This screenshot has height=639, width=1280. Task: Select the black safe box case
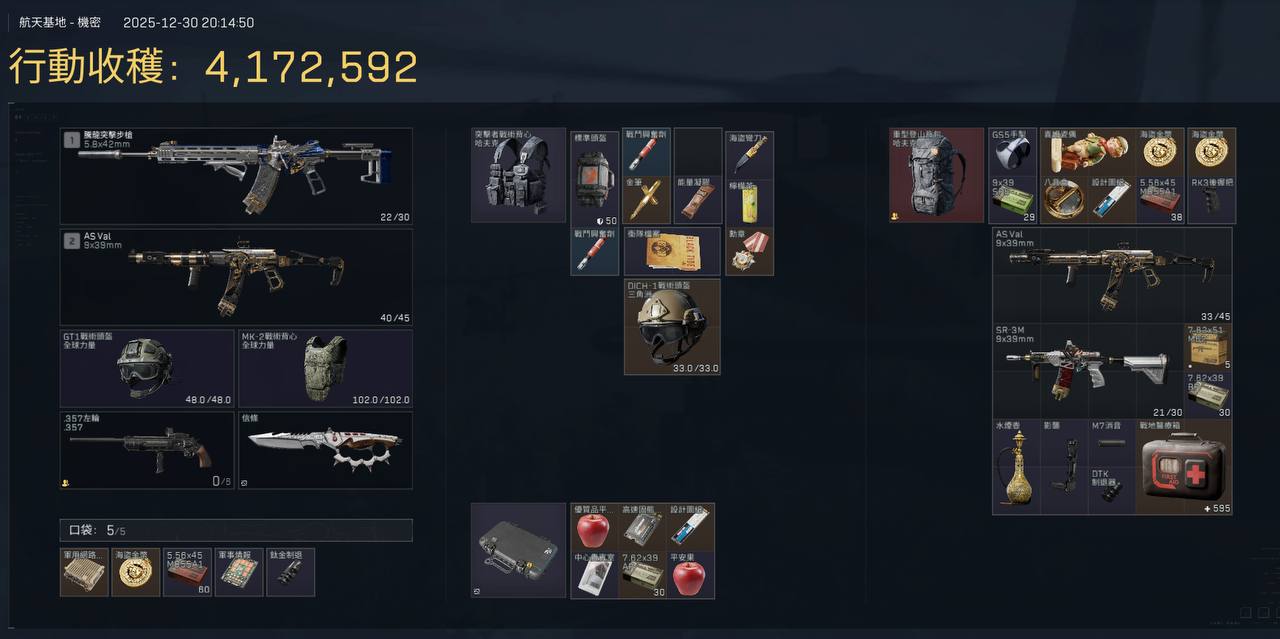coord(518,550)
